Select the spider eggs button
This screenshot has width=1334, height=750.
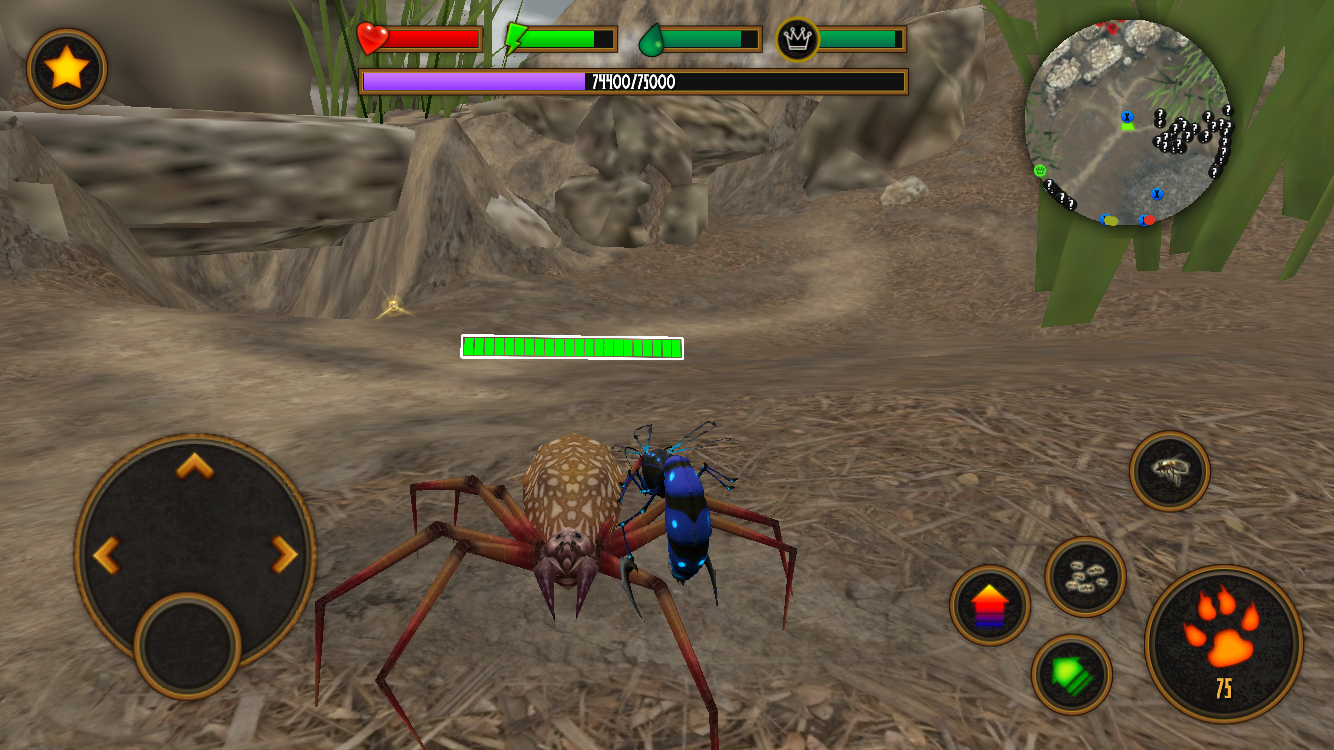pyautogui.click(x=1085, y=578)
